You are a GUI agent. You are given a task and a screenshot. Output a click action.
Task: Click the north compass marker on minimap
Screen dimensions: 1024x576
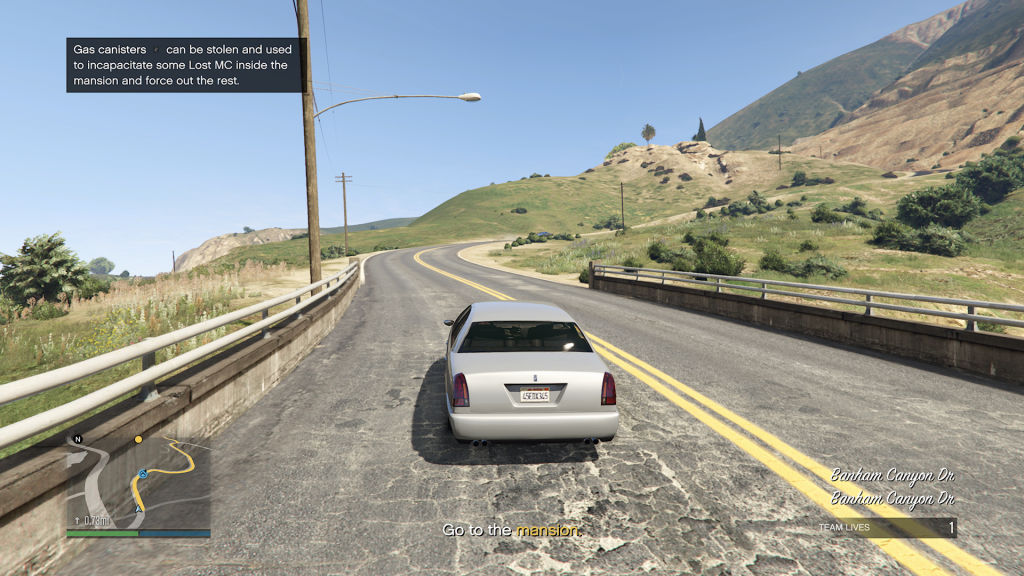click(77, 439)
